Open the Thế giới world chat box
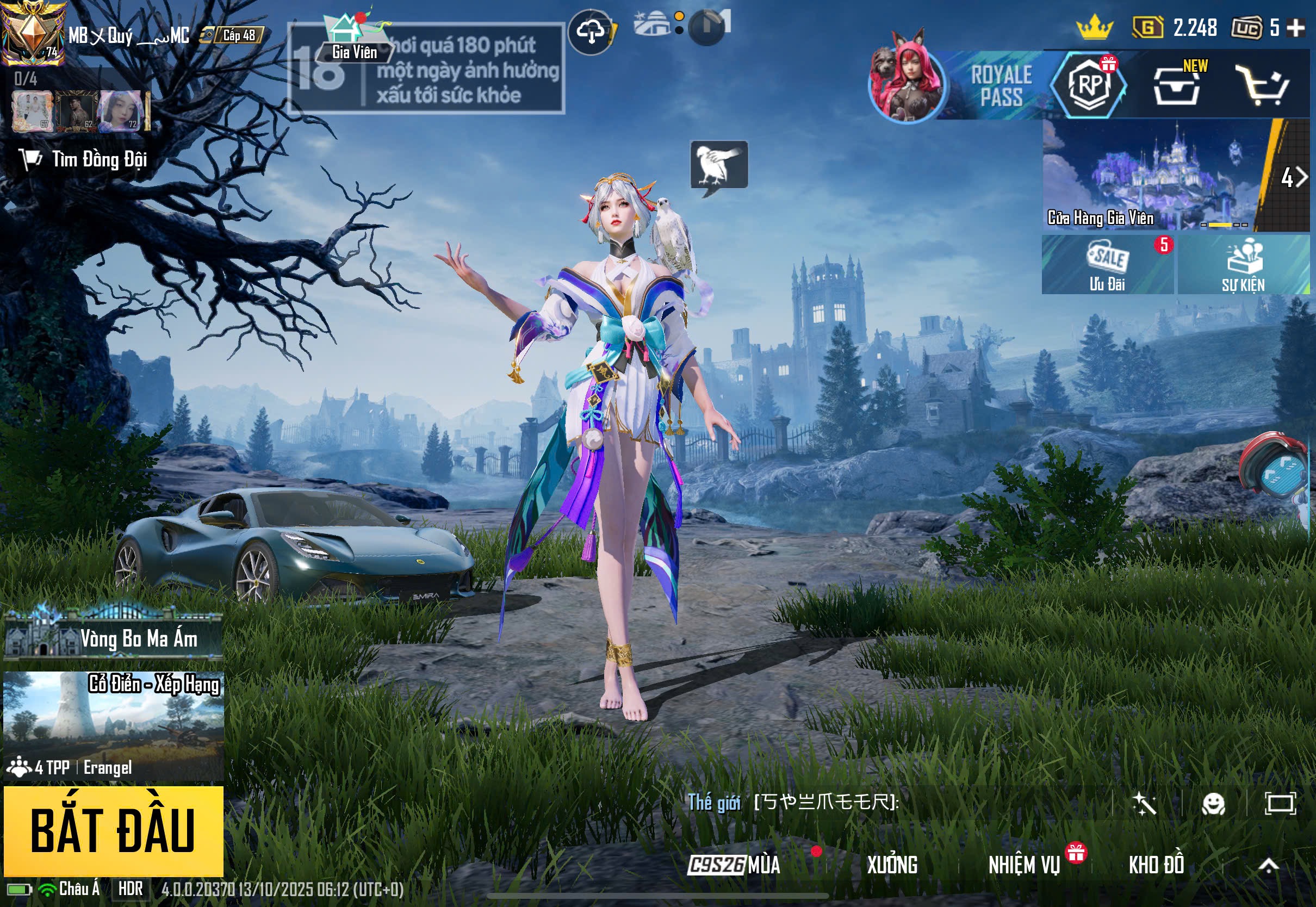 (898, 803)
